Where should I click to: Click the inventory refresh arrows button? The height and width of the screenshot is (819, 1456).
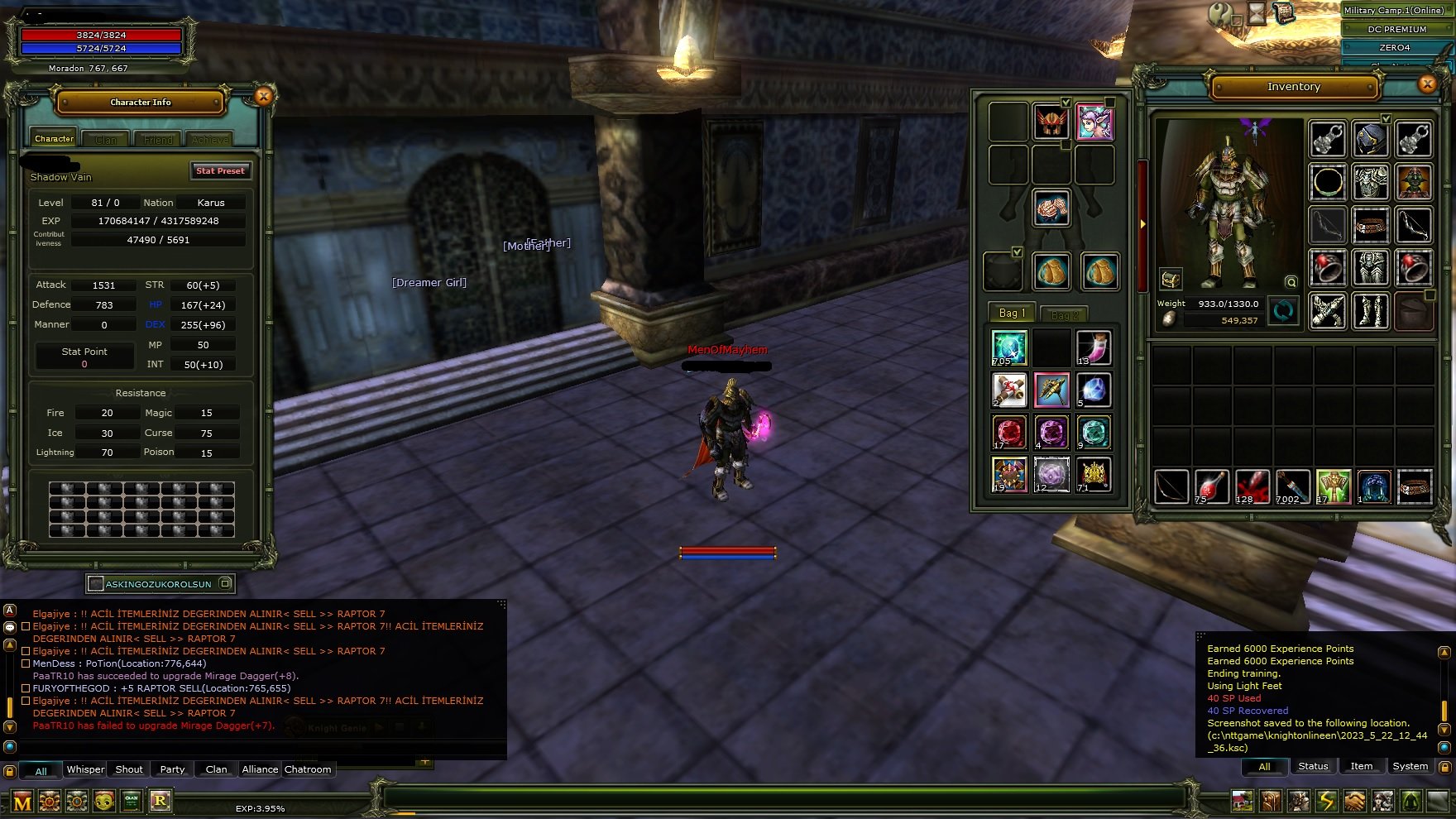tap(1283, 311)
